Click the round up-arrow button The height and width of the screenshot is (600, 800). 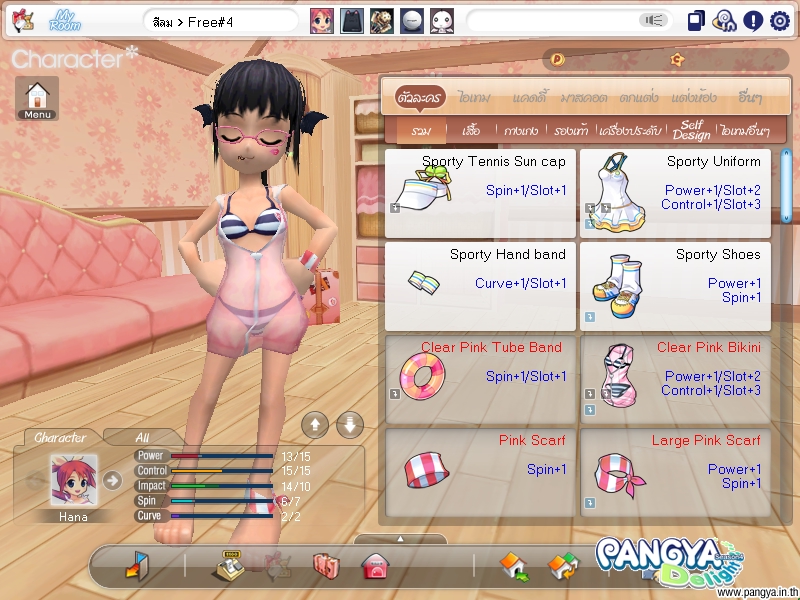click(314, 424)
